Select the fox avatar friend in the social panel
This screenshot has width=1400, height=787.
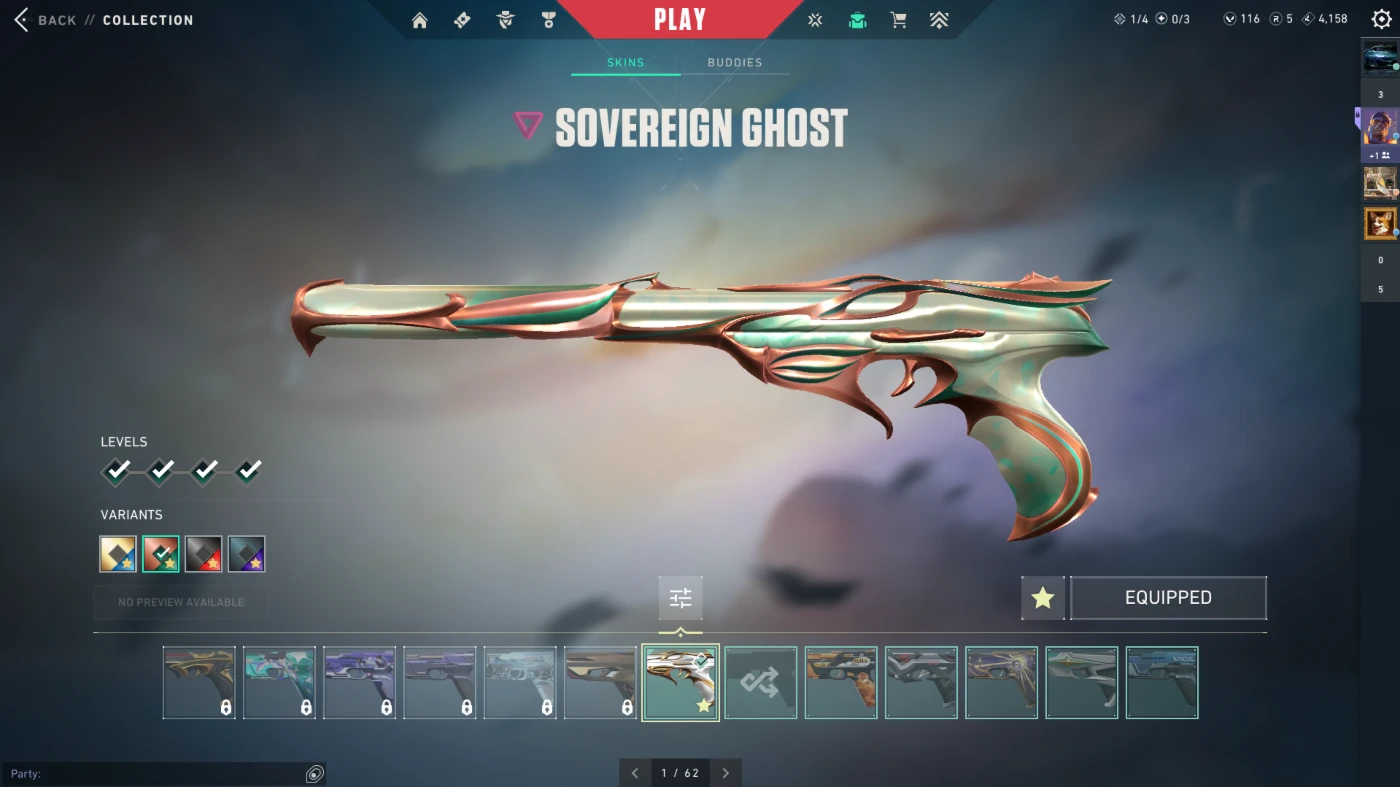pyautogui.click(x=1380, y=223)
